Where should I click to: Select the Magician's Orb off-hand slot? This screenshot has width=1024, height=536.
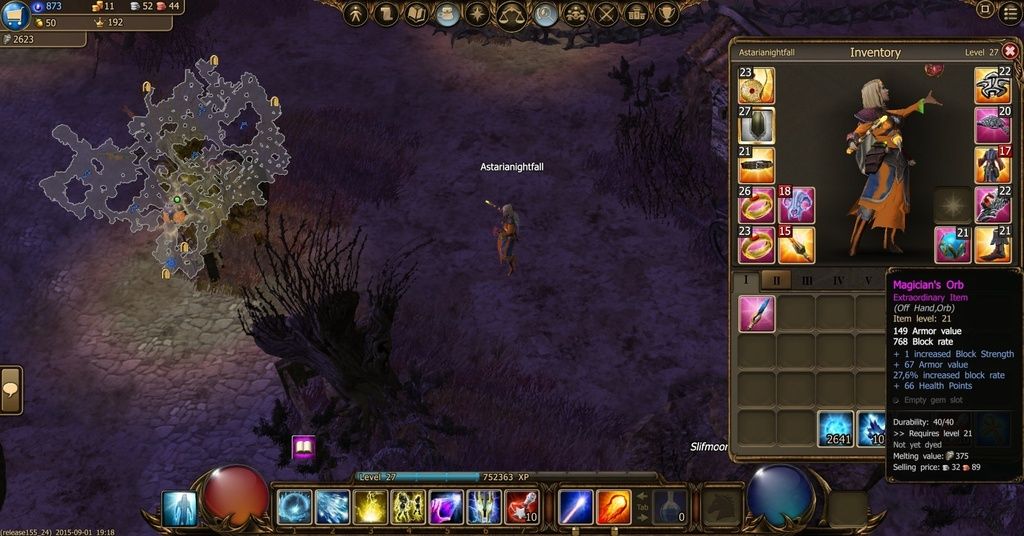pos(953,245)
